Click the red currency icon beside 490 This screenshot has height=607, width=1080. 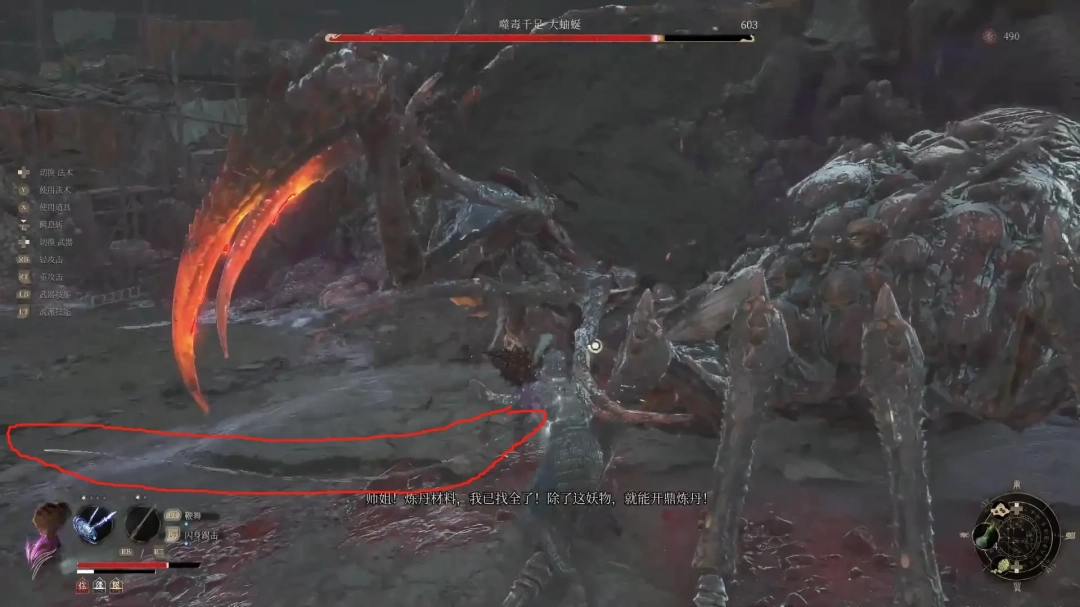pos(989,36)
